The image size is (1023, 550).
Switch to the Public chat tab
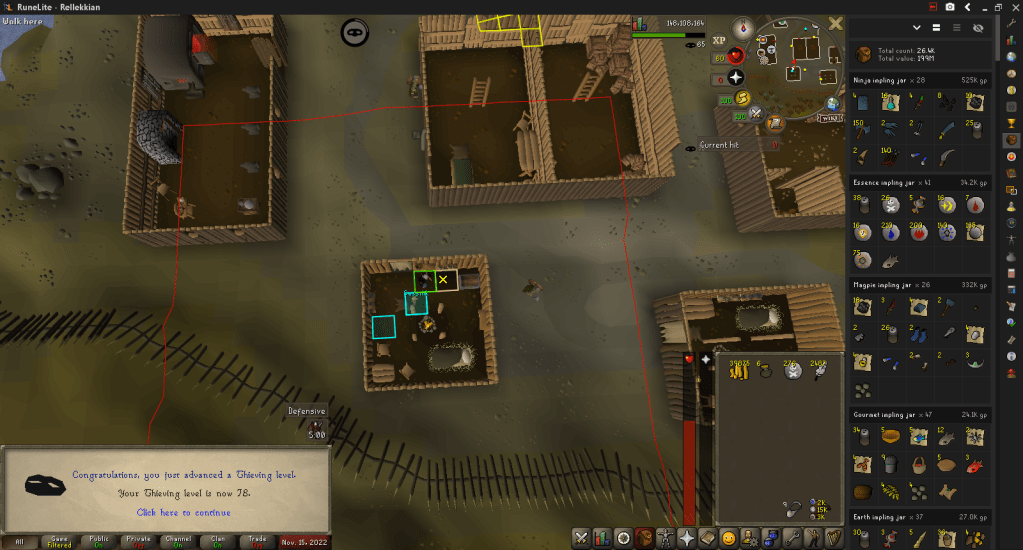[x=98, y=541]
